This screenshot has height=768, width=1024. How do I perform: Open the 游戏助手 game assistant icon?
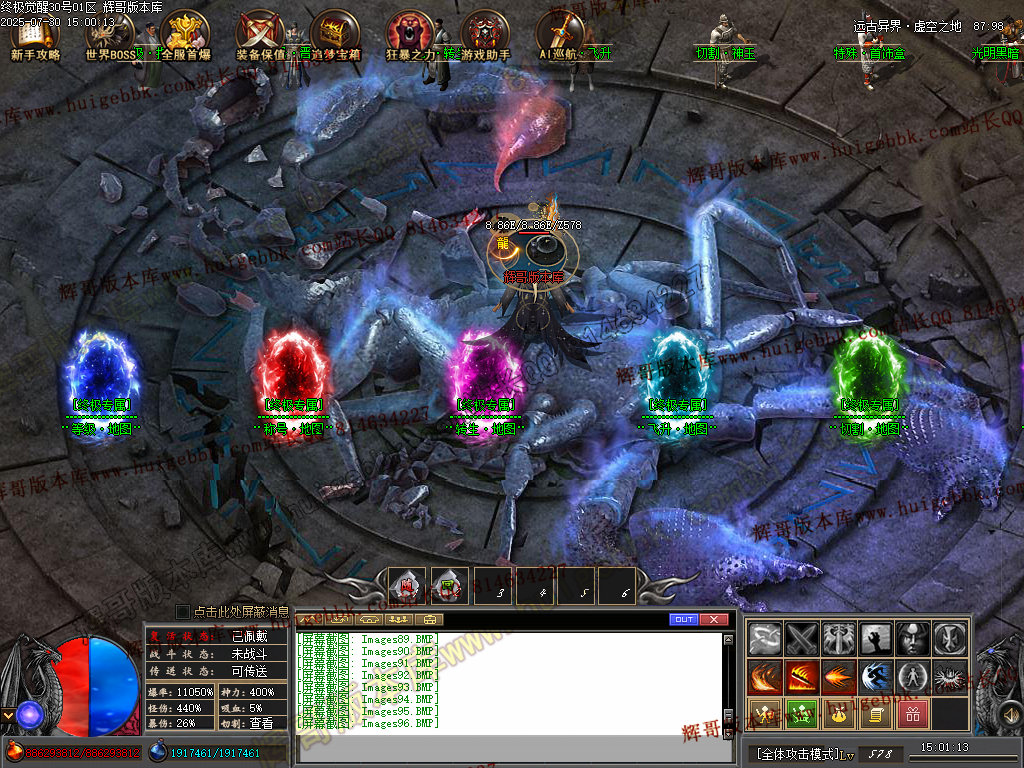click(485, 33)
